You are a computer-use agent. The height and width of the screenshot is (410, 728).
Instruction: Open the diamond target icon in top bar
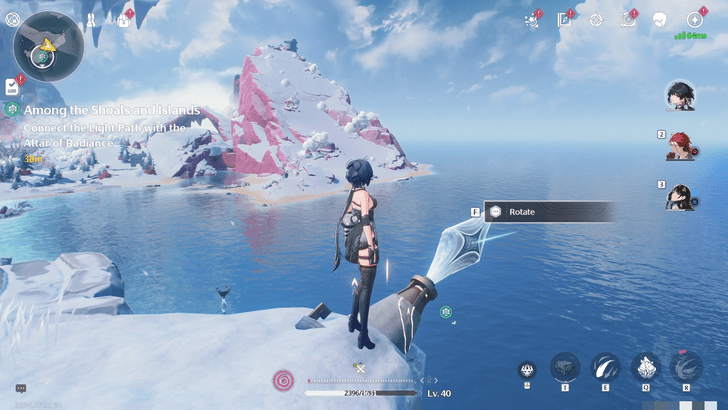pos(596,19)
